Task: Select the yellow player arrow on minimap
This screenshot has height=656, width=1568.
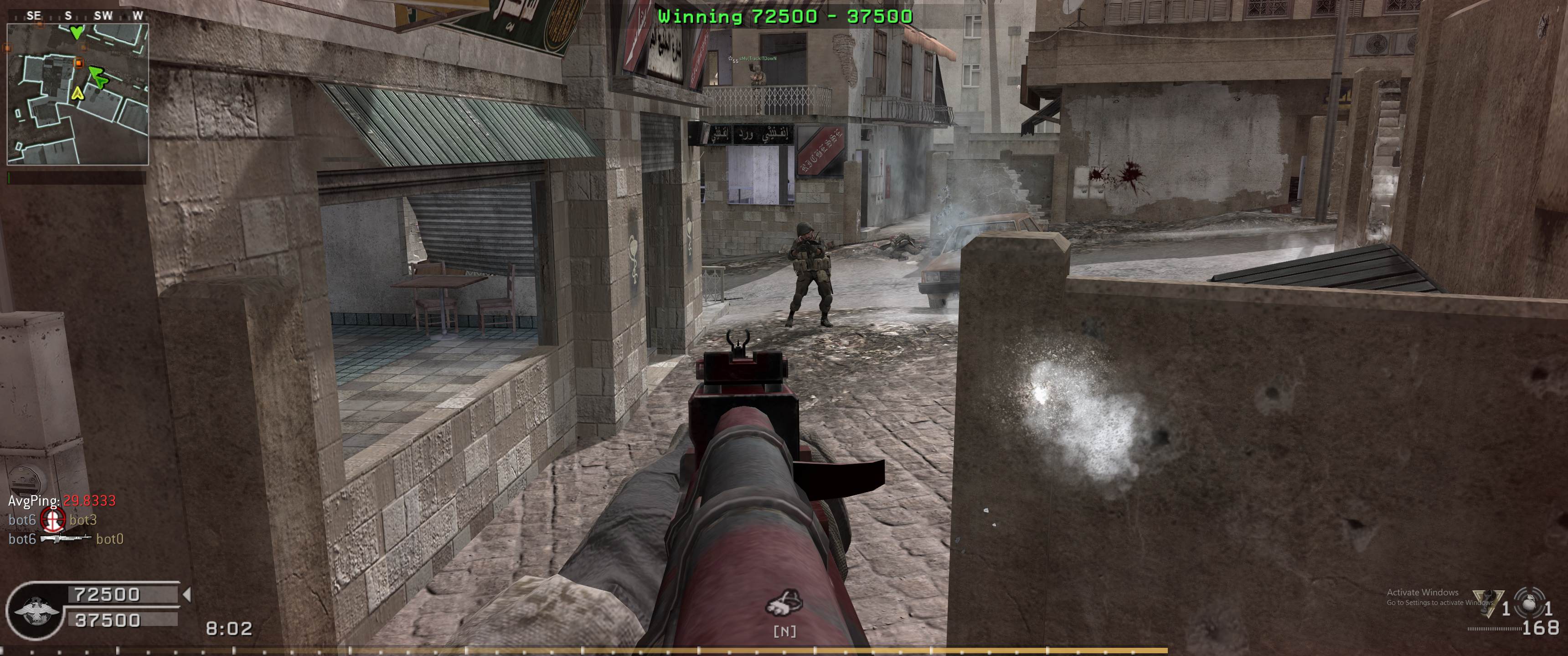Action: coord(77,93)
